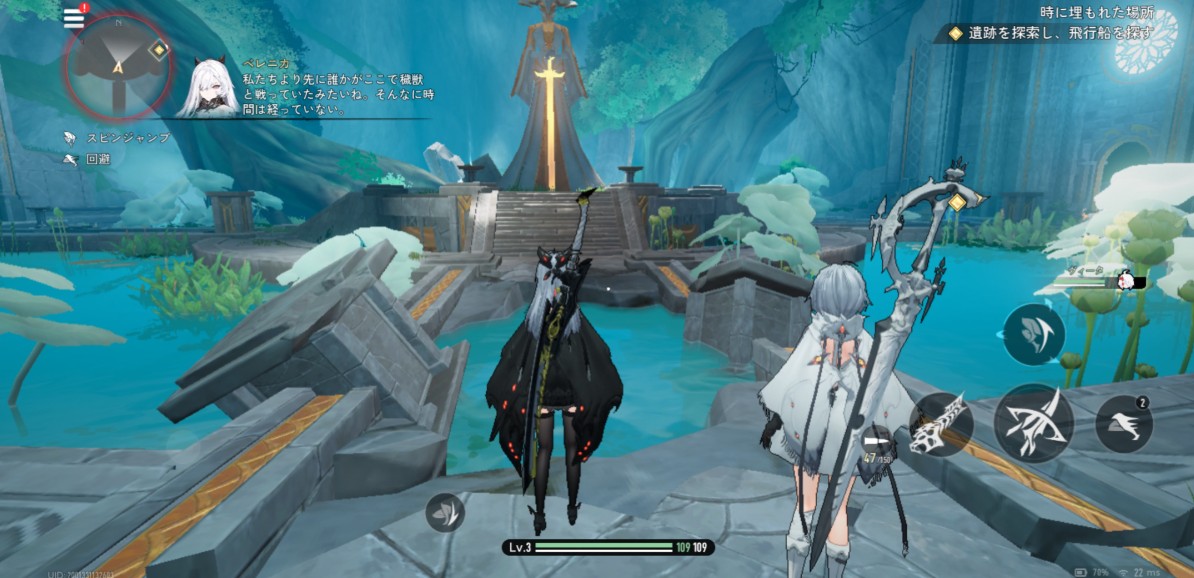Tap Berenica's dialogue portrait
The height and width of the screenshot is (578, 1194).
(x=207, y=86)
